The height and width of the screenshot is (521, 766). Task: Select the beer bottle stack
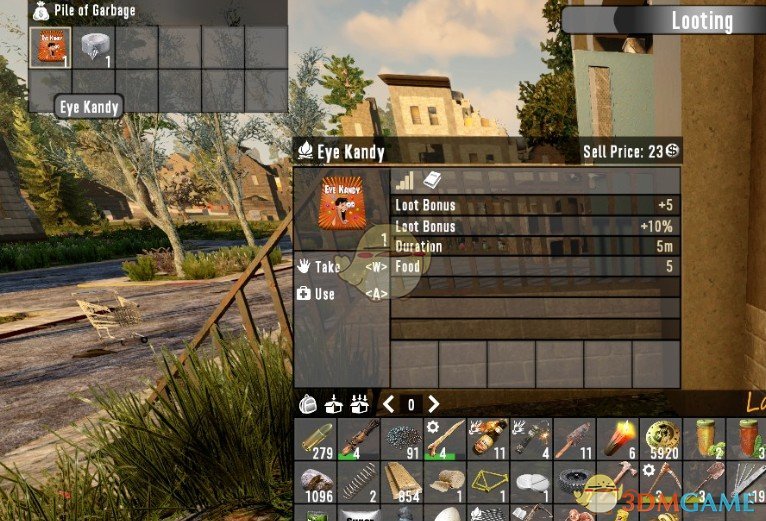[489, 438]
